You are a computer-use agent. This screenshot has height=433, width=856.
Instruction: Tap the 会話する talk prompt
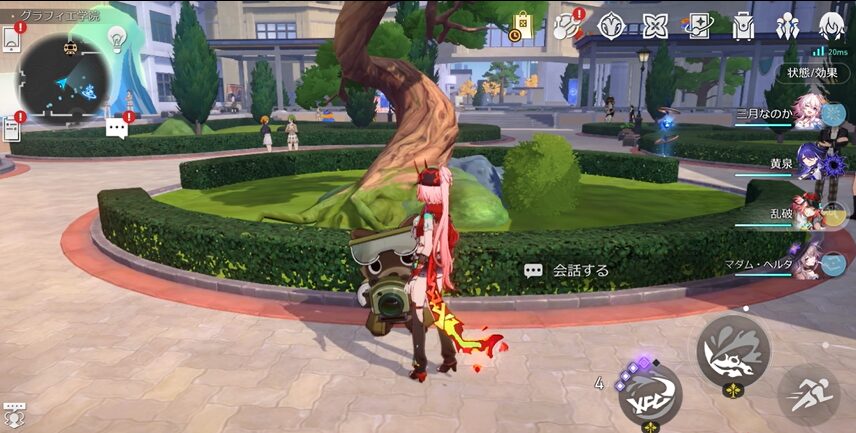click(x=567, y=270)
